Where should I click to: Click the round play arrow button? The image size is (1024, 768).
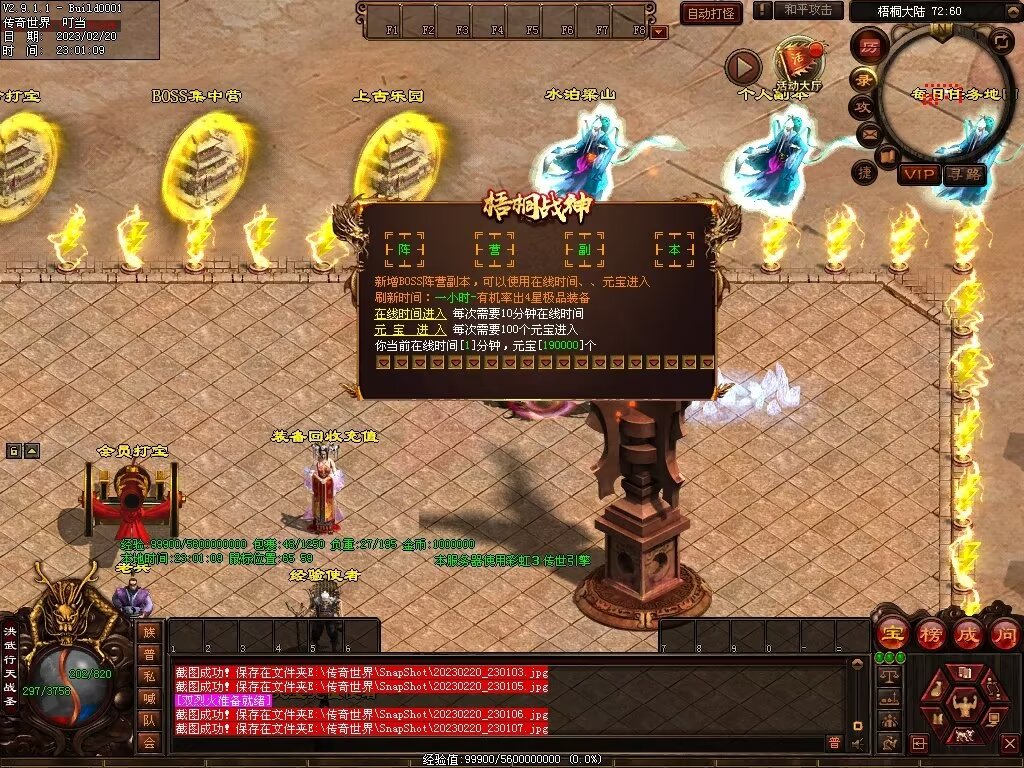coord(743,67)
